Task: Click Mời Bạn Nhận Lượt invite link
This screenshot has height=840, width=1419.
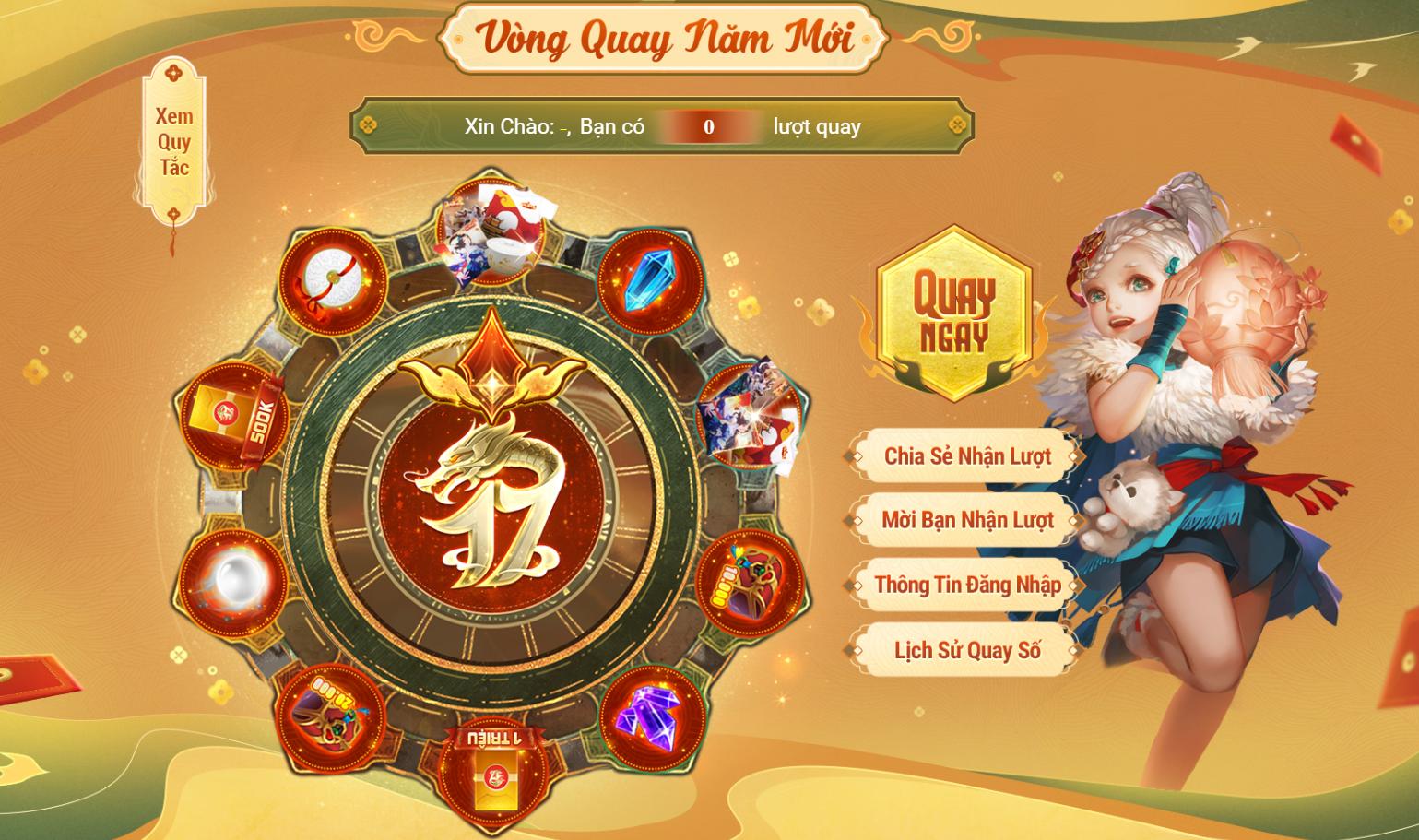Action: pos(963,520)
